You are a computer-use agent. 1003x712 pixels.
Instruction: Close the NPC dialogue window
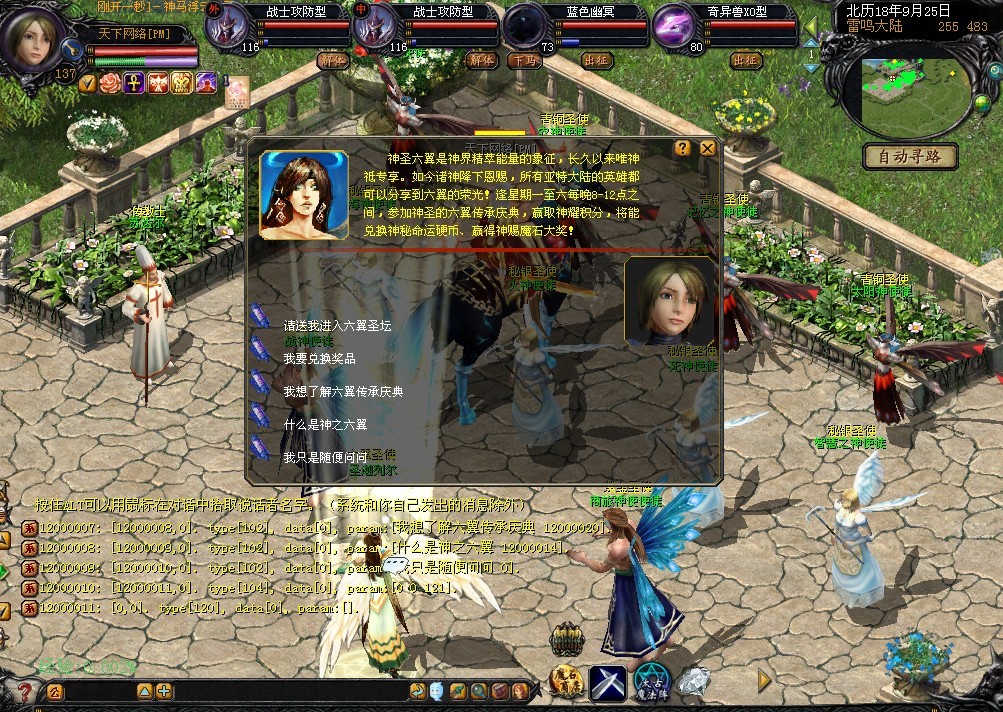coord(707,148)
